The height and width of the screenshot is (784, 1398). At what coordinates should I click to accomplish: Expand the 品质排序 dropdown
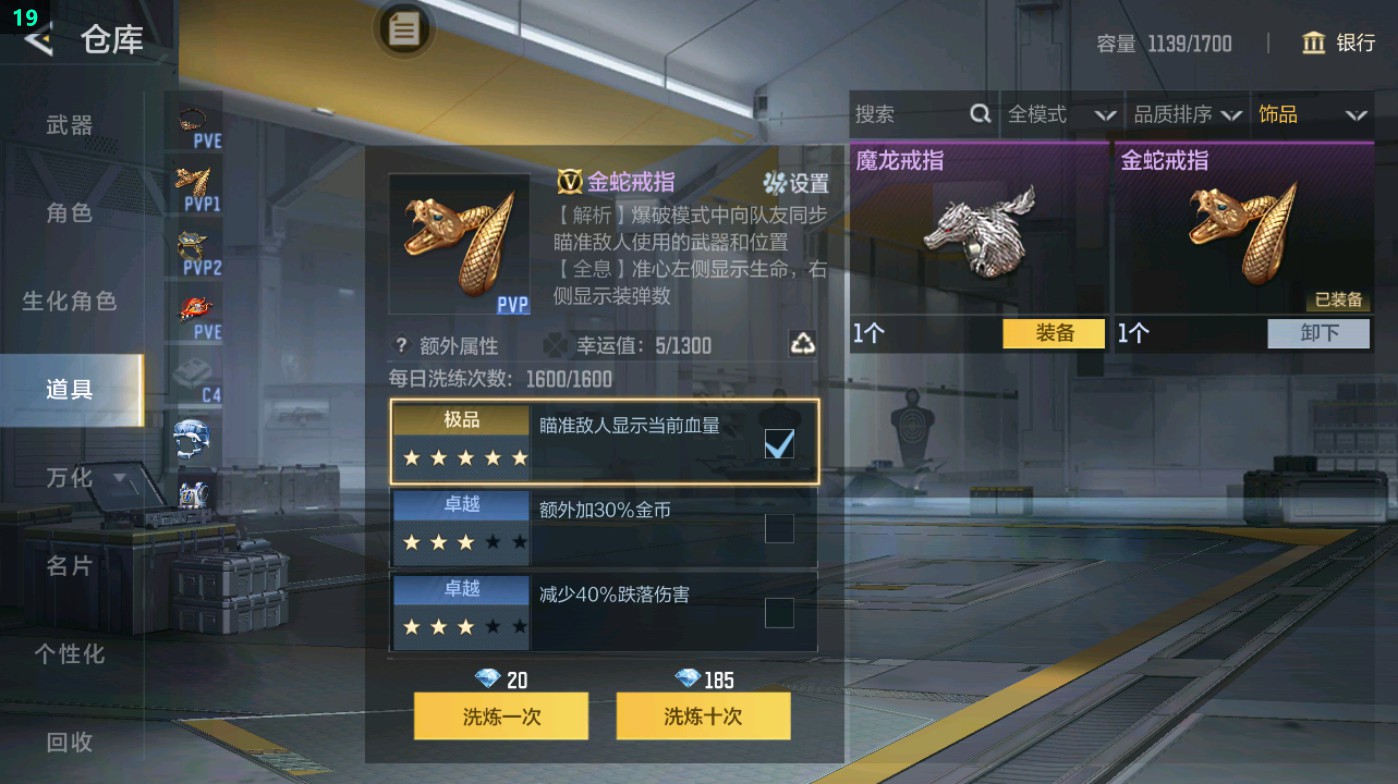click(1186, 115)
